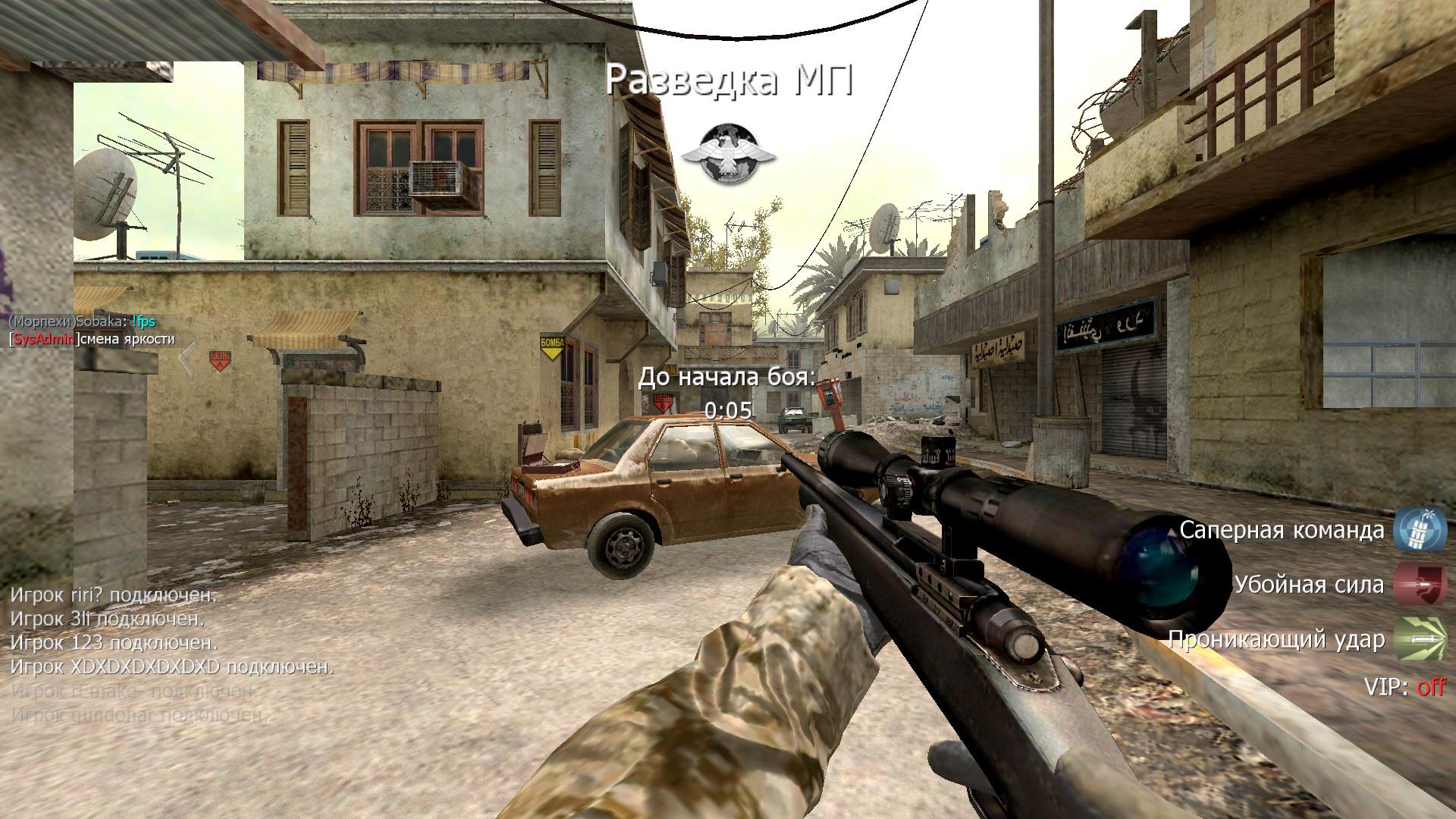The image size is (1456, 819).
Task: Choose the Проникающий удар perk icon
Action: click(1420, 639)
